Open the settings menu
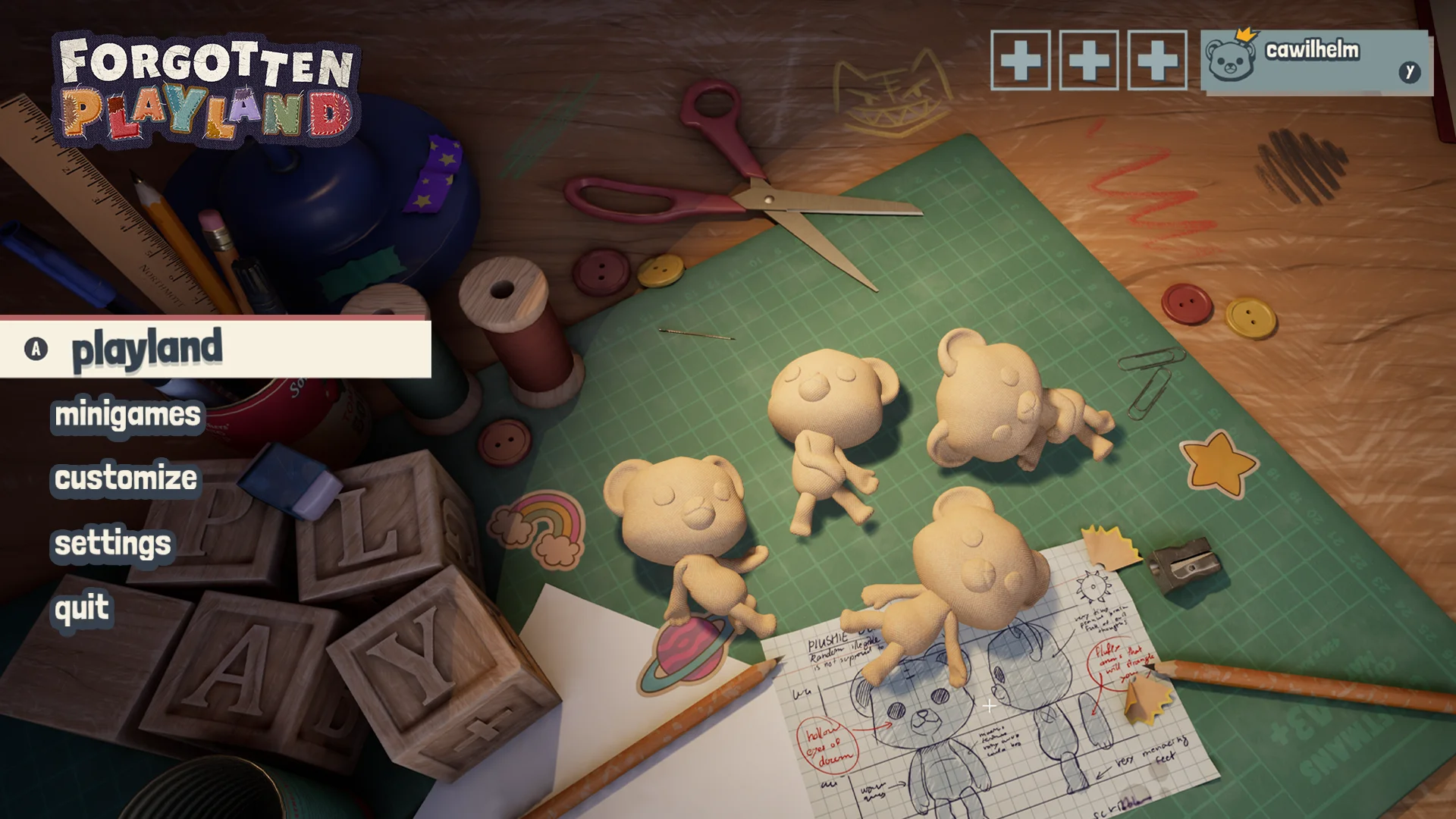1456x819 pixels. [112, 543]
